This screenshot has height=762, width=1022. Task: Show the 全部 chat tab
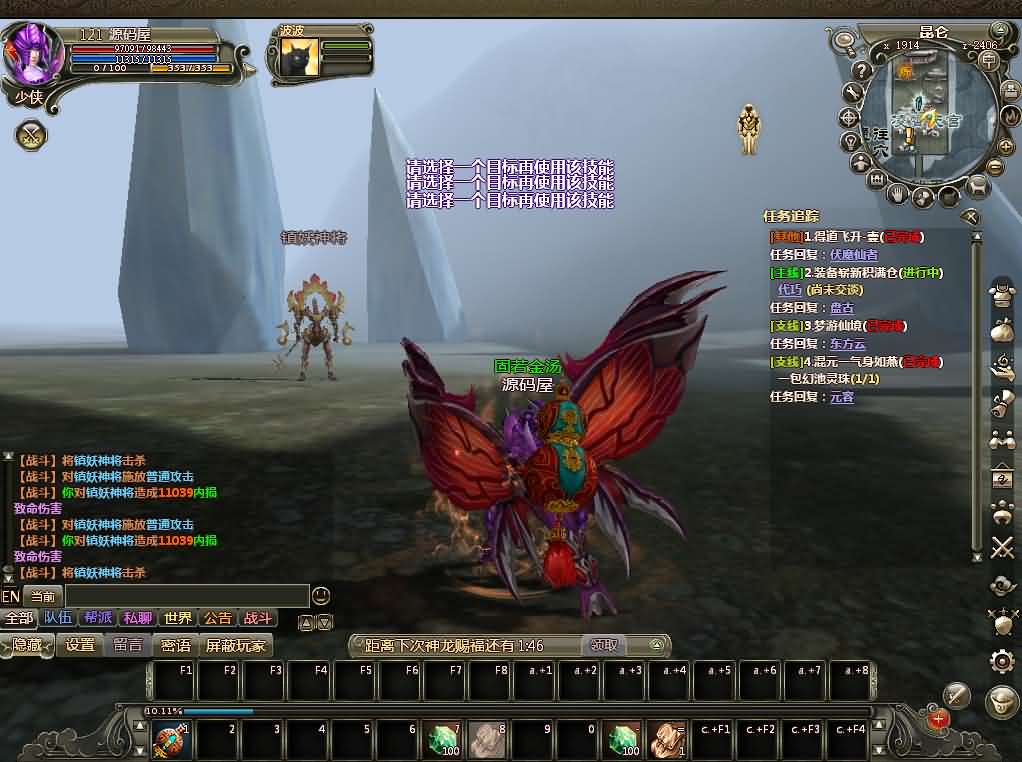(x=18, y=618)
